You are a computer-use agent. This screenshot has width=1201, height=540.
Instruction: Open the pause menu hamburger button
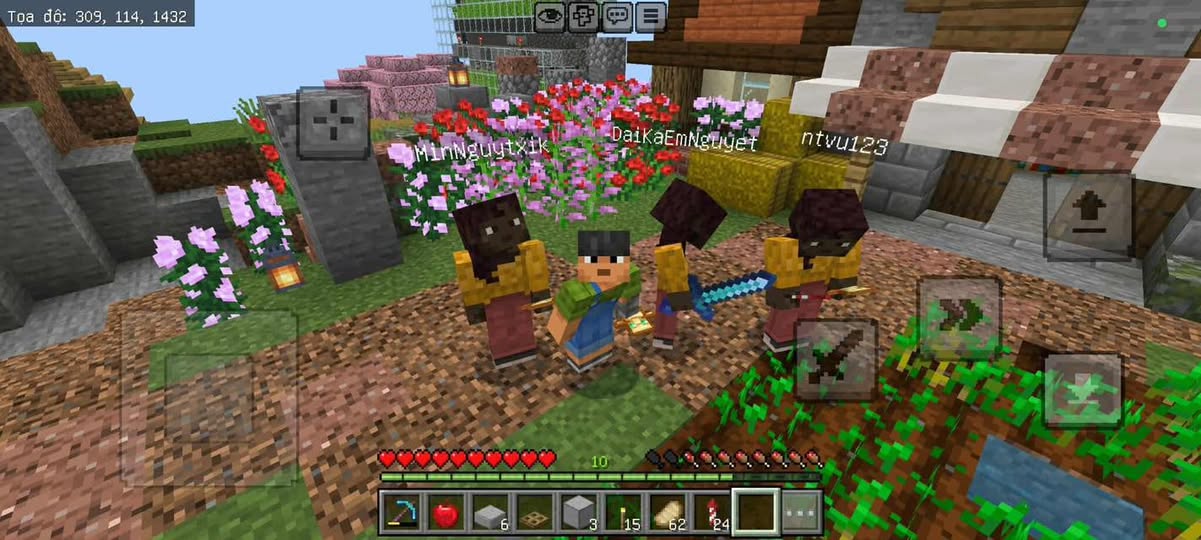coord(651,15)
